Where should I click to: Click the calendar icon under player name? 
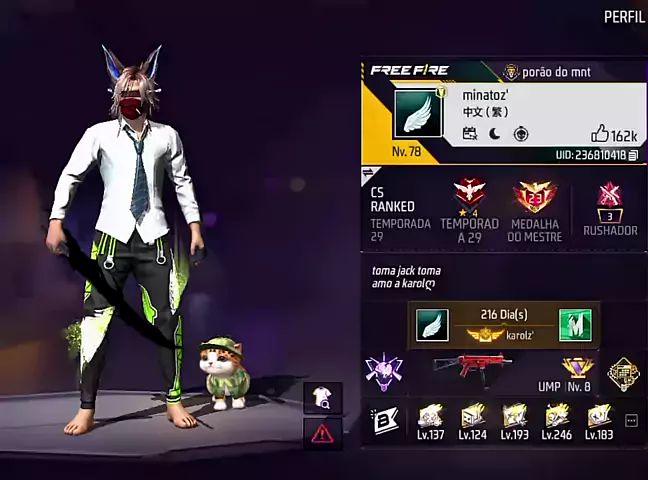click(470, 134)
